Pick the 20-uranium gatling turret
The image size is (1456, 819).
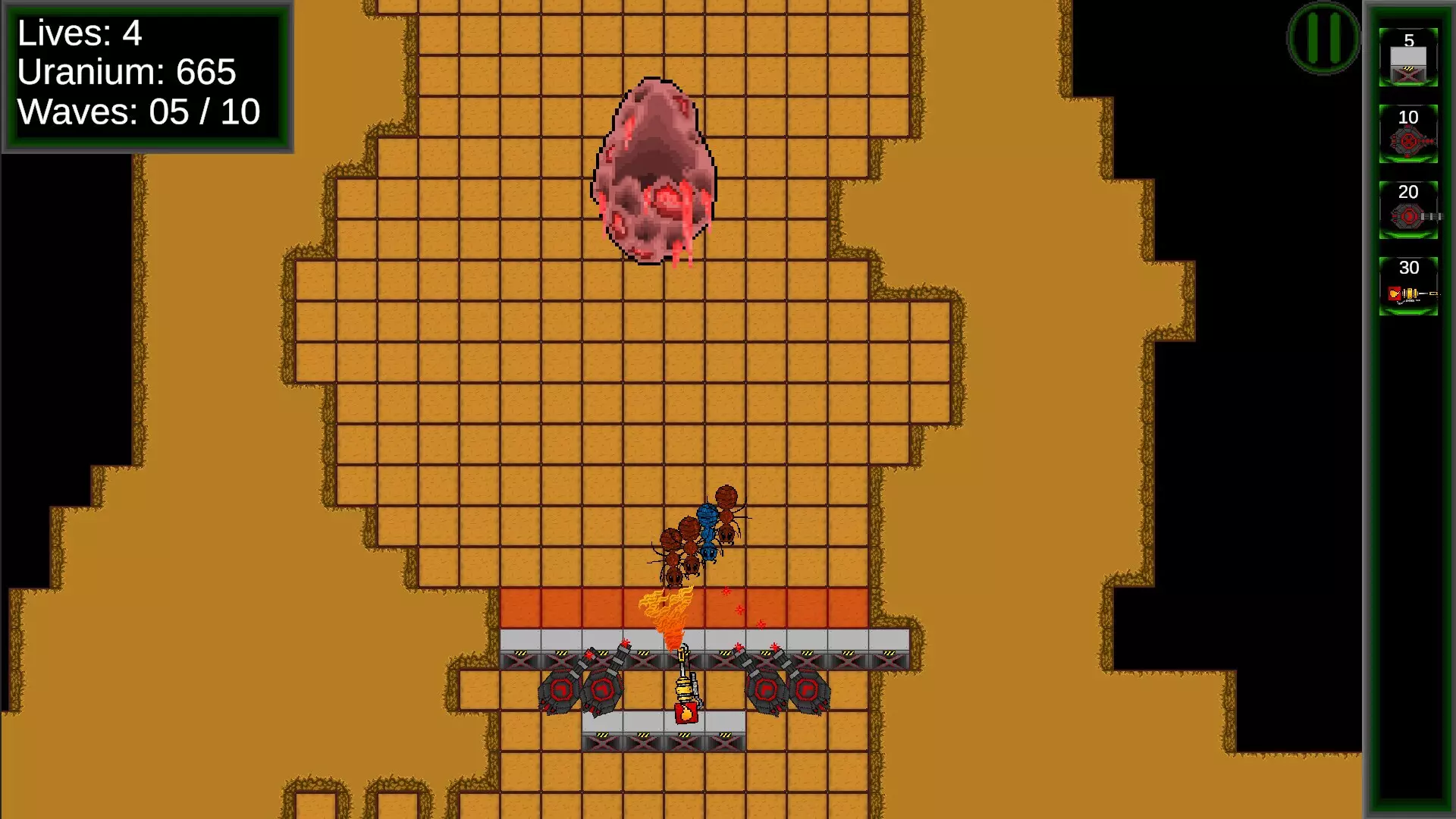tap(1408, 210)
